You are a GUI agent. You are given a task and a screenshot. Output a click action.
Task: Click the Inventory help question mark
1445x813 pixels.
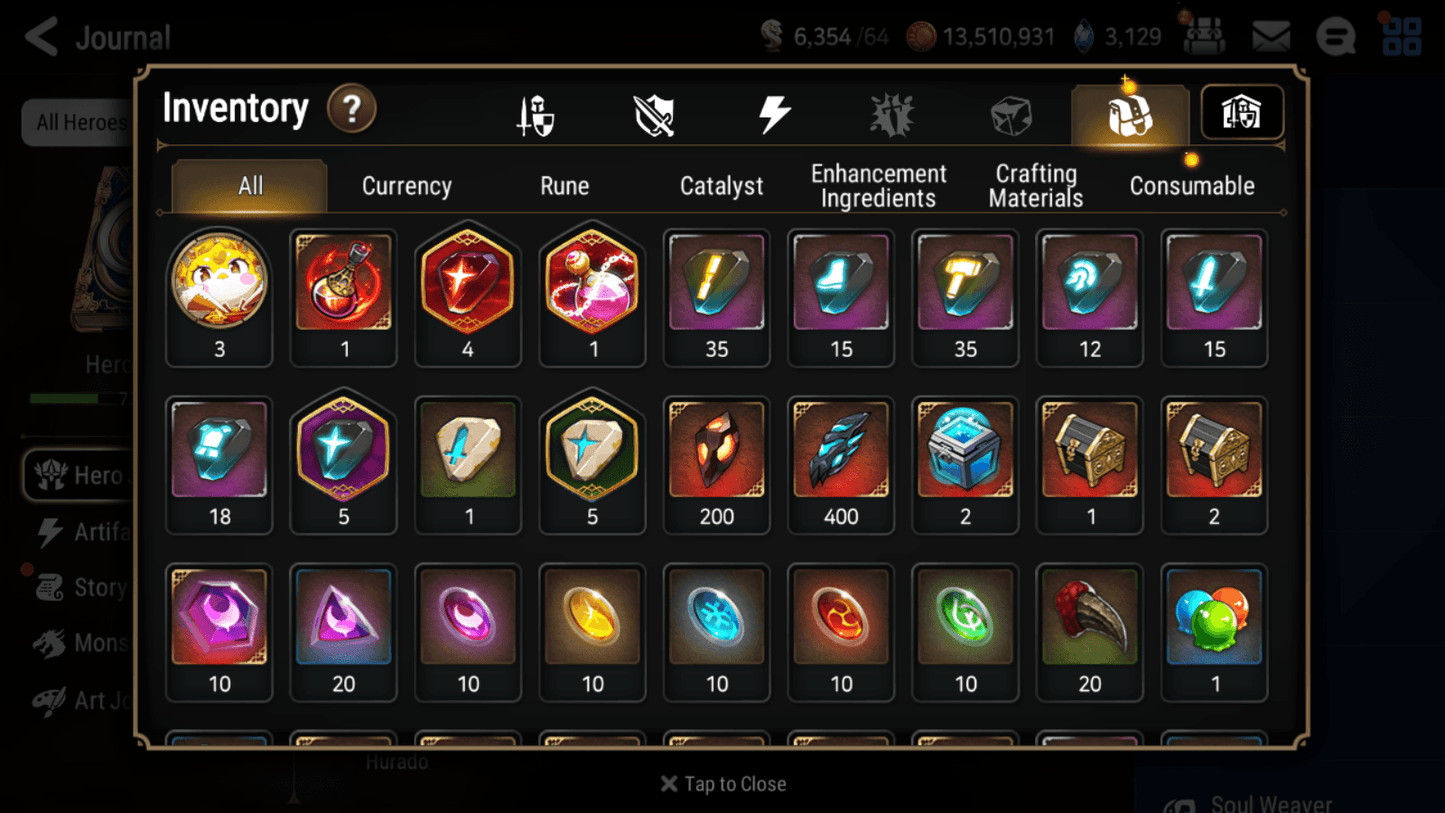coord(352,110)
